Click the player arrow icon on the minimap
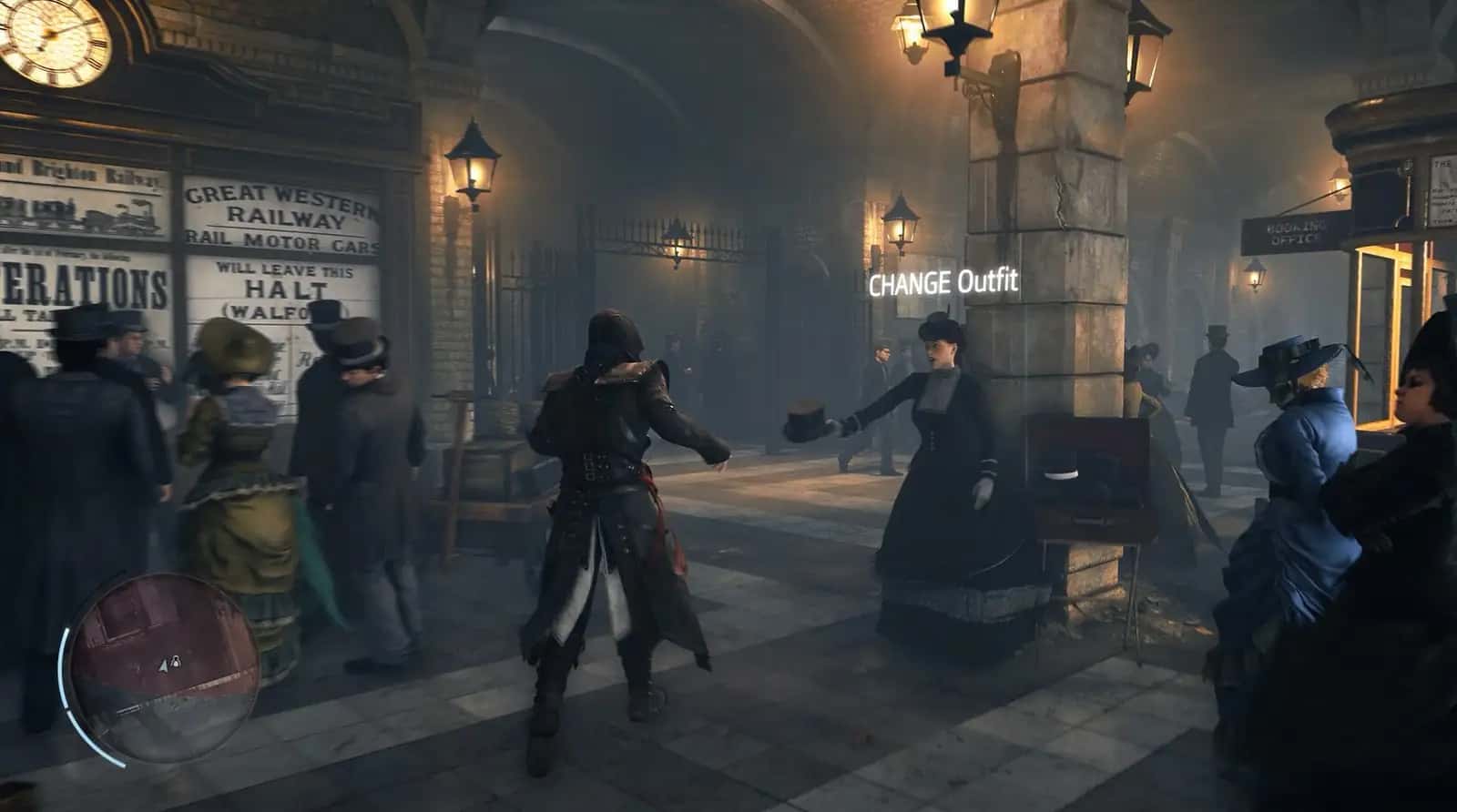 162,665
